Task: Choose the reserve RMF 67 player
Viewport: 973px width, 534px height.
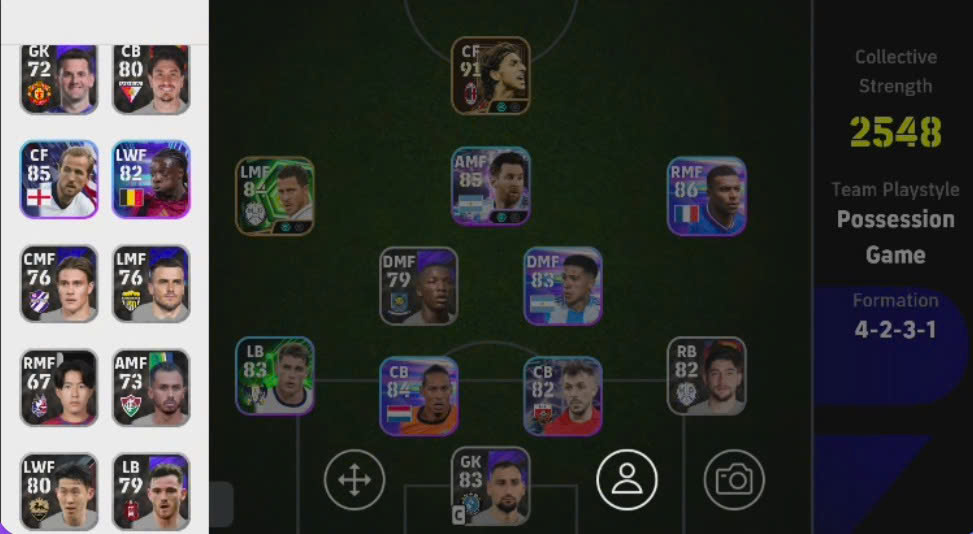Action: (x=59, y=387)
